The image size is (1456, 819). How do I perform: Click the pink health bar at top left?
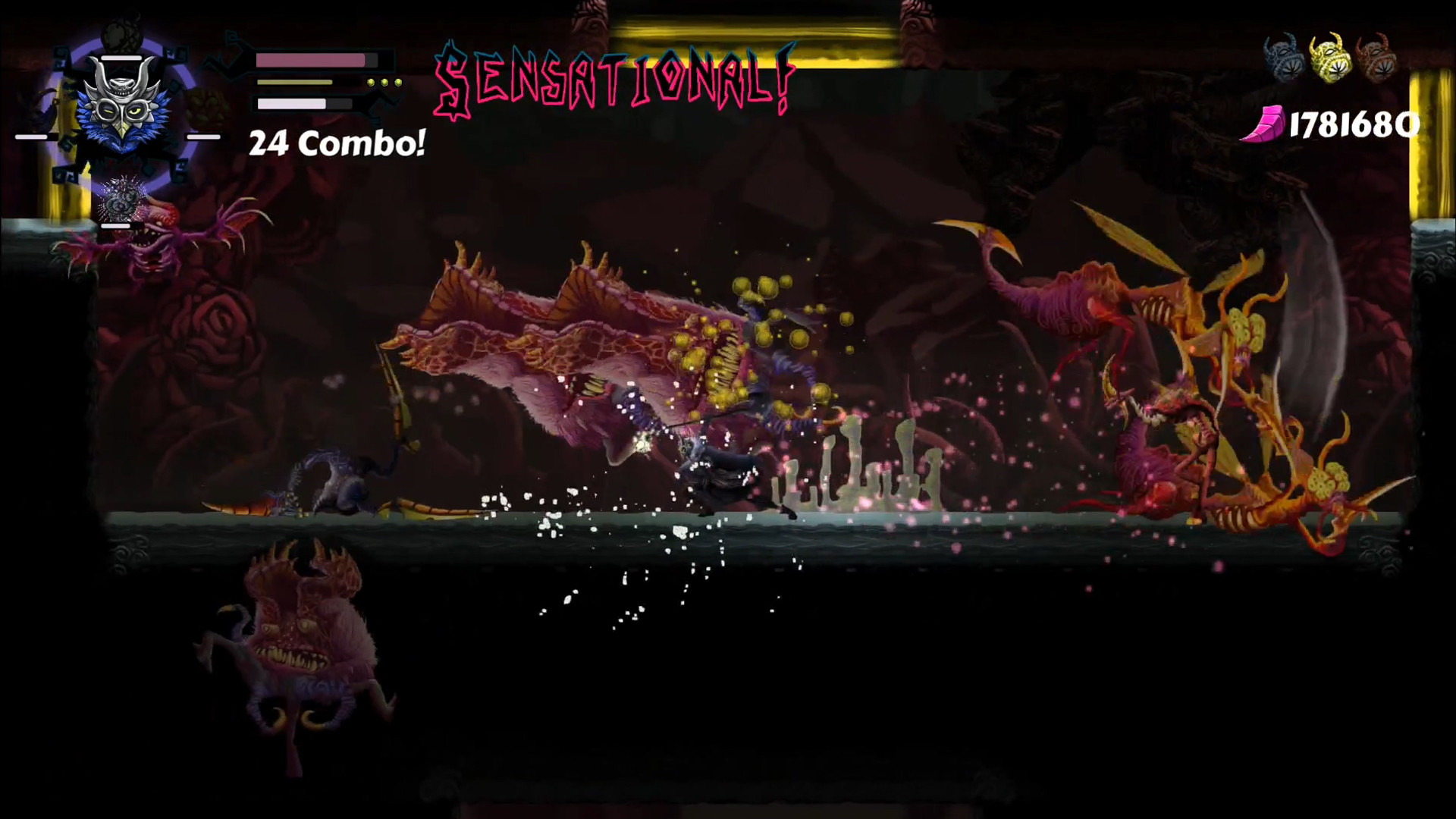pos(311,61)
